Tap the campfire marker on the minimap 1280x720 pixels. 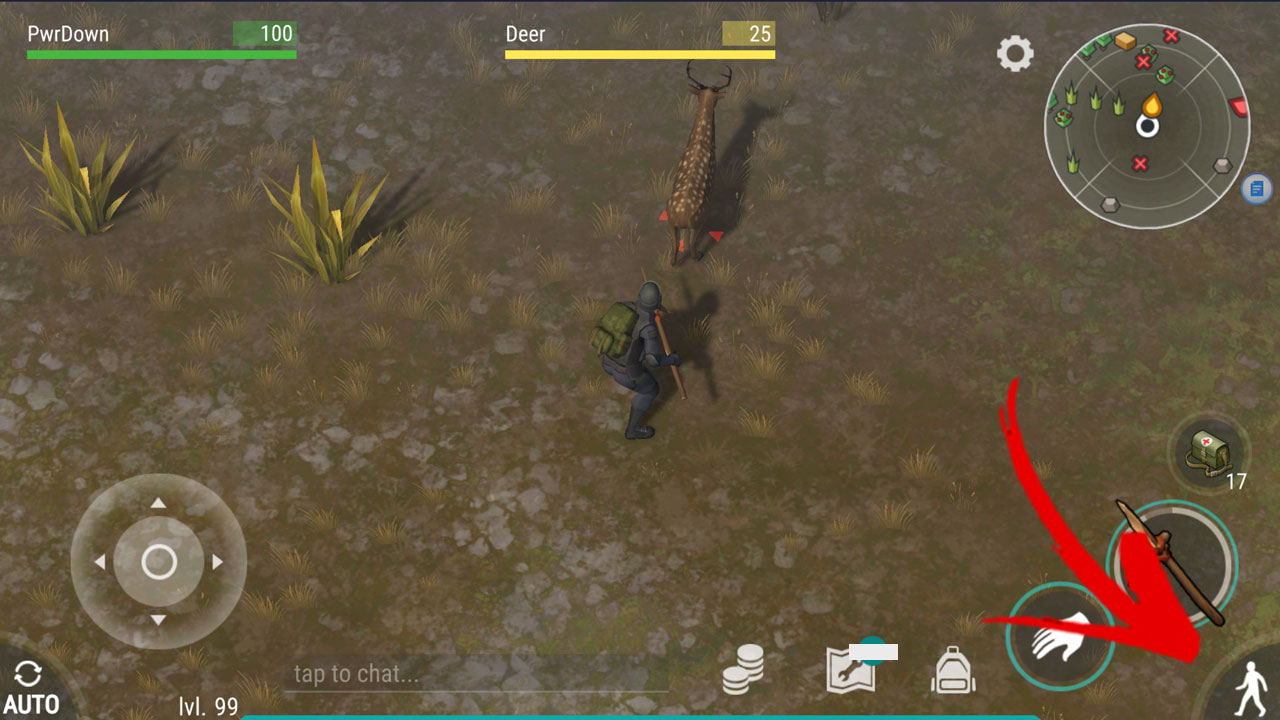pos(1152,102)
